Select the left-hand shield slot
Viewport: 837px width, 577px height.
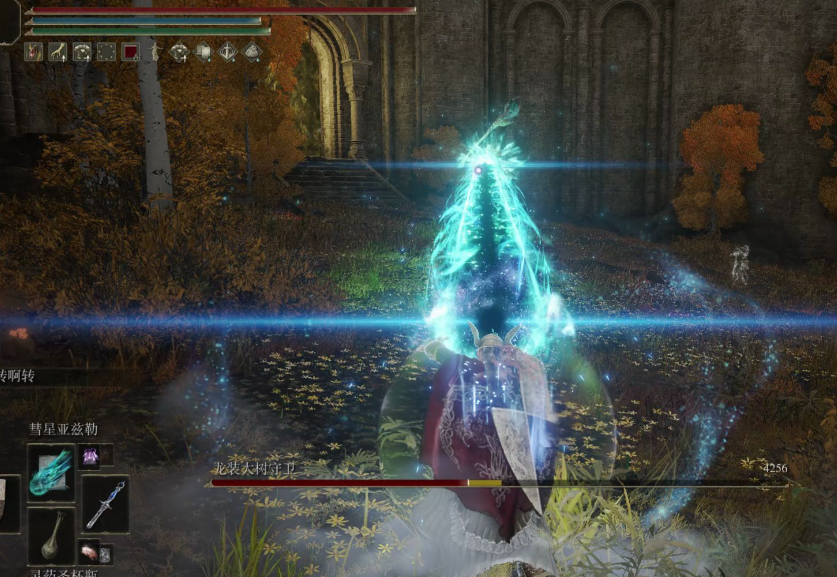pos(7,503)
